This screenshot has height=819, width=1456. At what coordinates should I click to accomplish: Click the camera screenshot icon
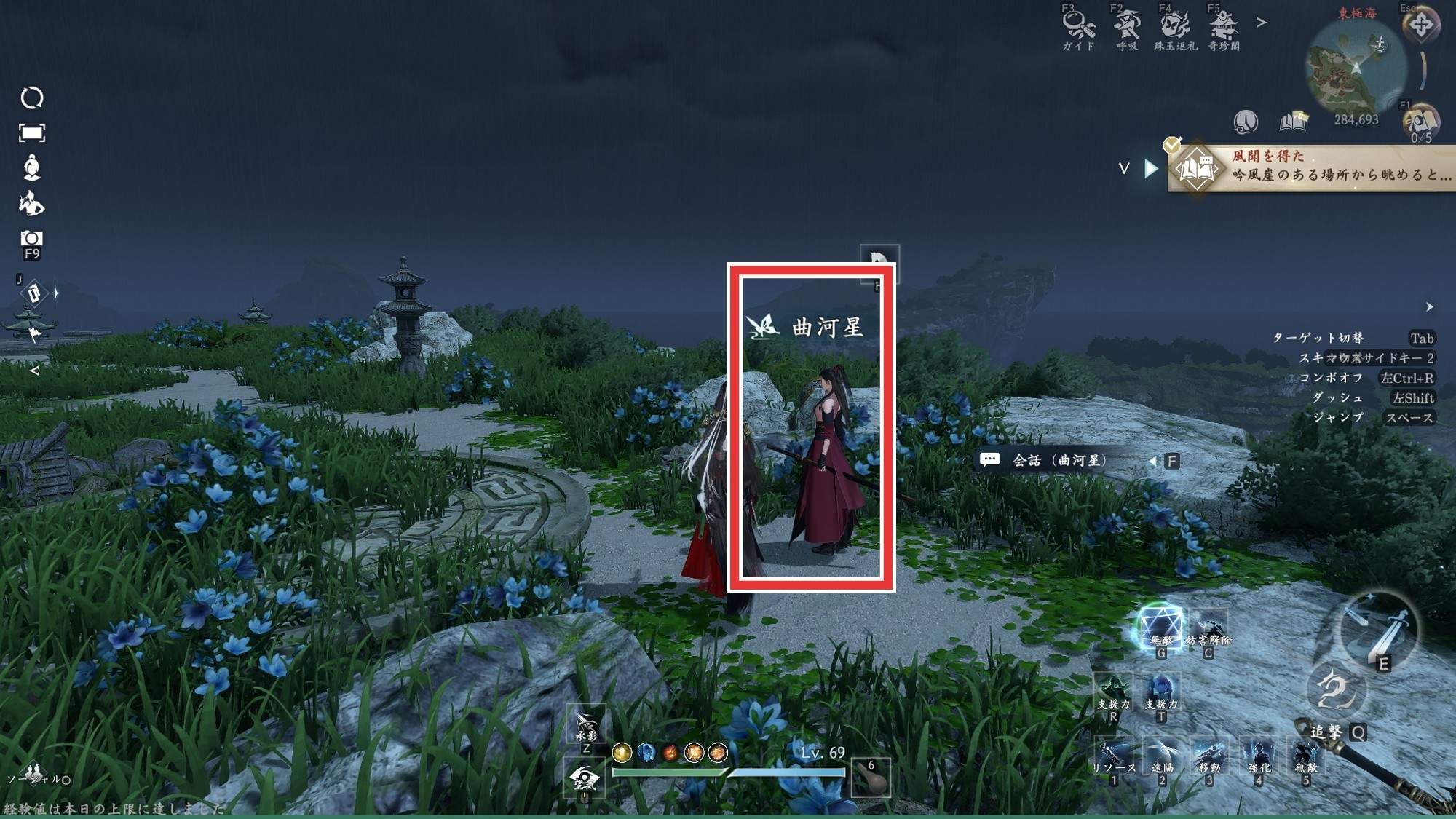pyautogui.click(x=31, y=239)
